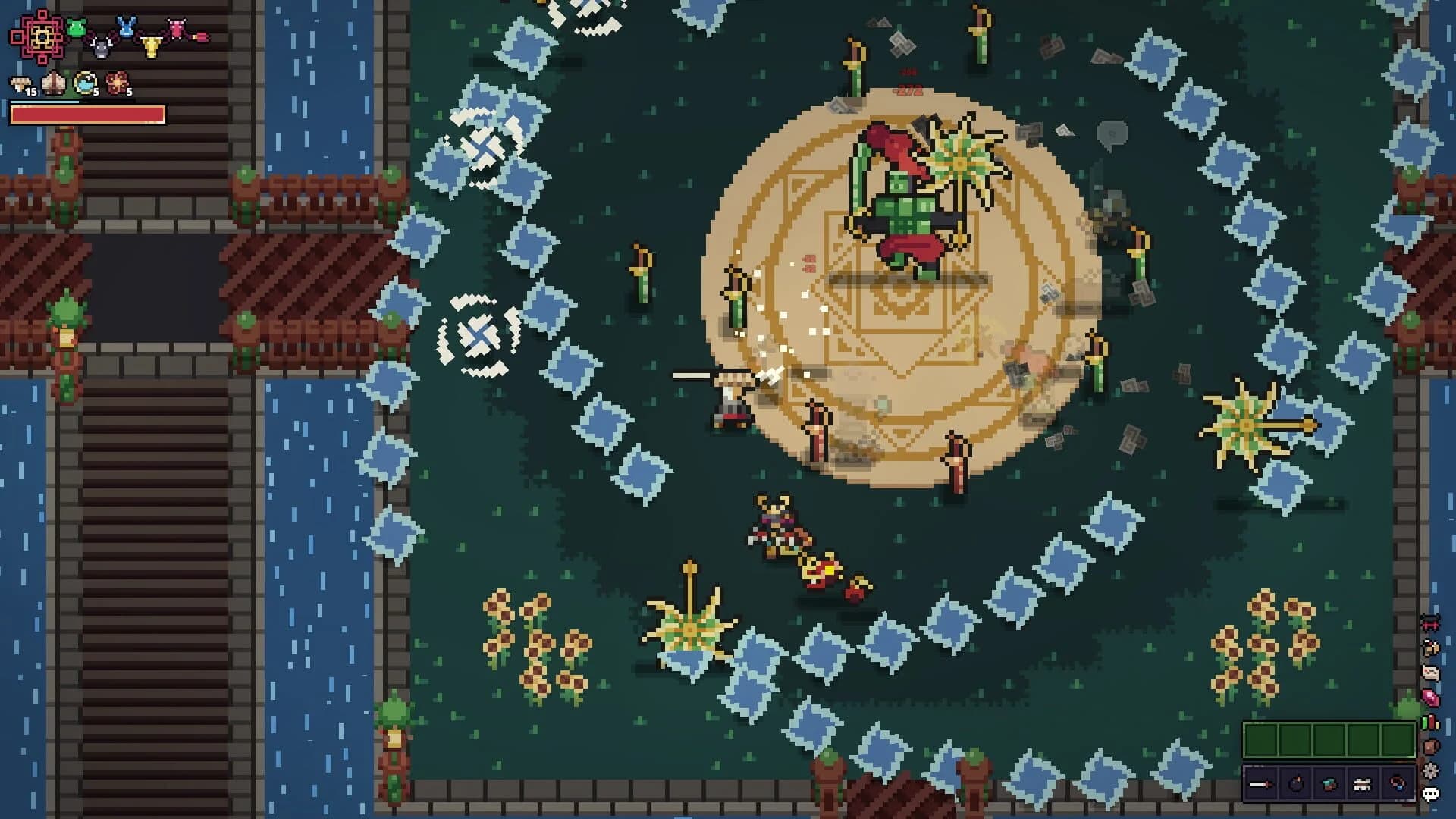This screenshot has height=819, width=1456.
Task: Click the mushroom currency icon showing 15
Action: (x=21, y=83)
